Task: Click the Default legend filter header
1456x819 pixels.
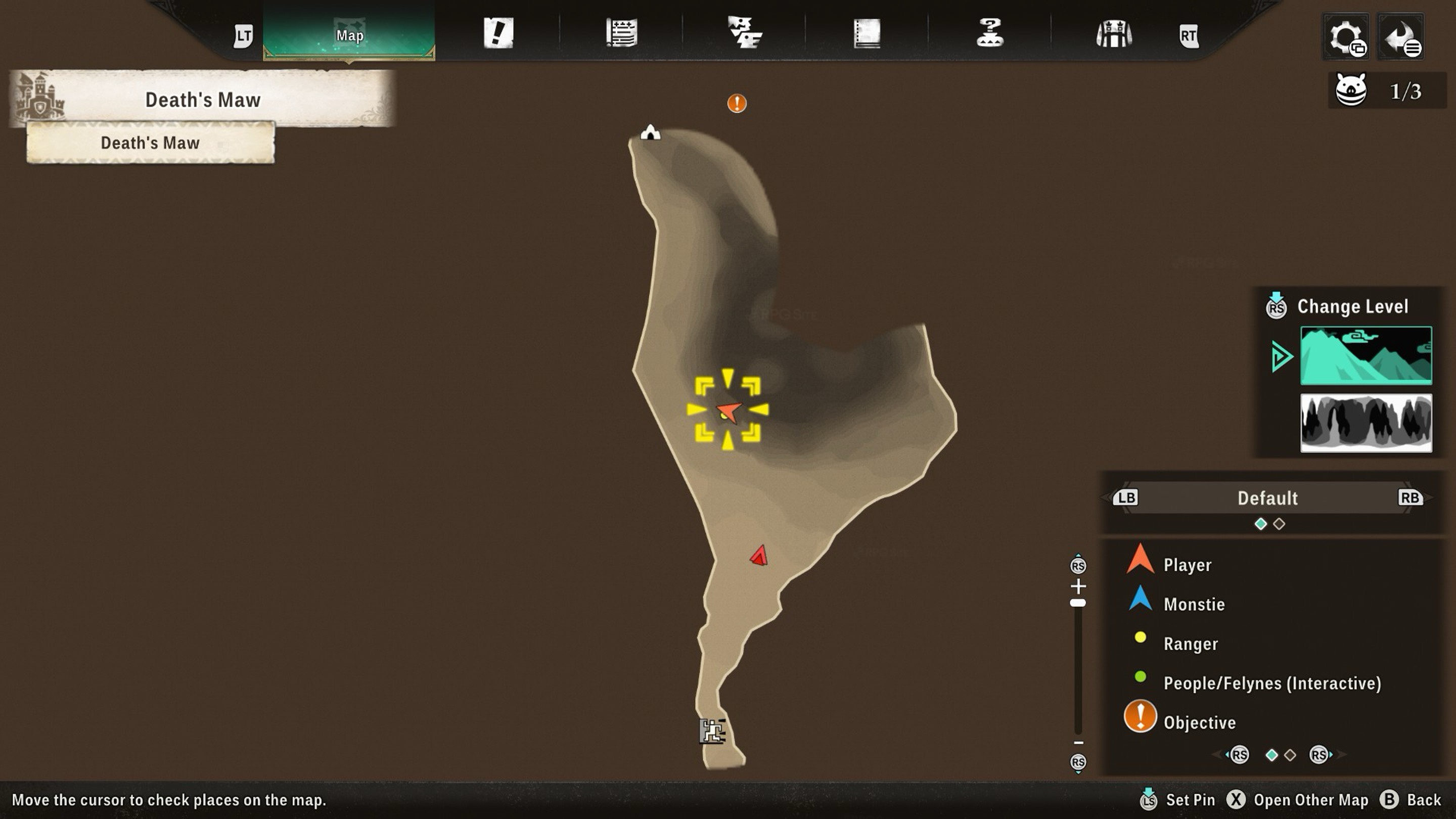Action: tap(1267, 498)
